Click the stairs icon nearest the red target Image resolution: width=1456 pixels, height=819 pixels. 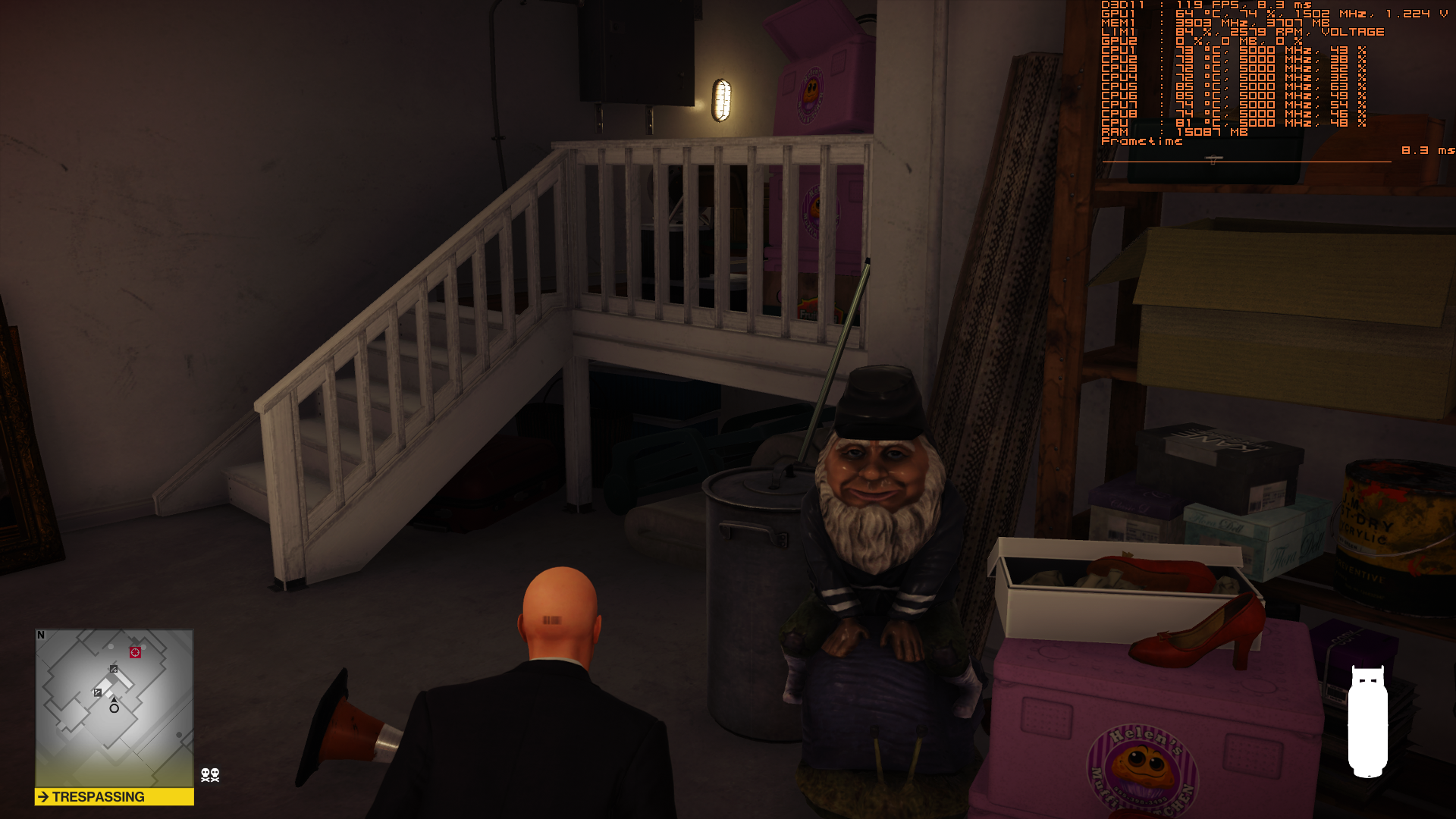point(114,669)
